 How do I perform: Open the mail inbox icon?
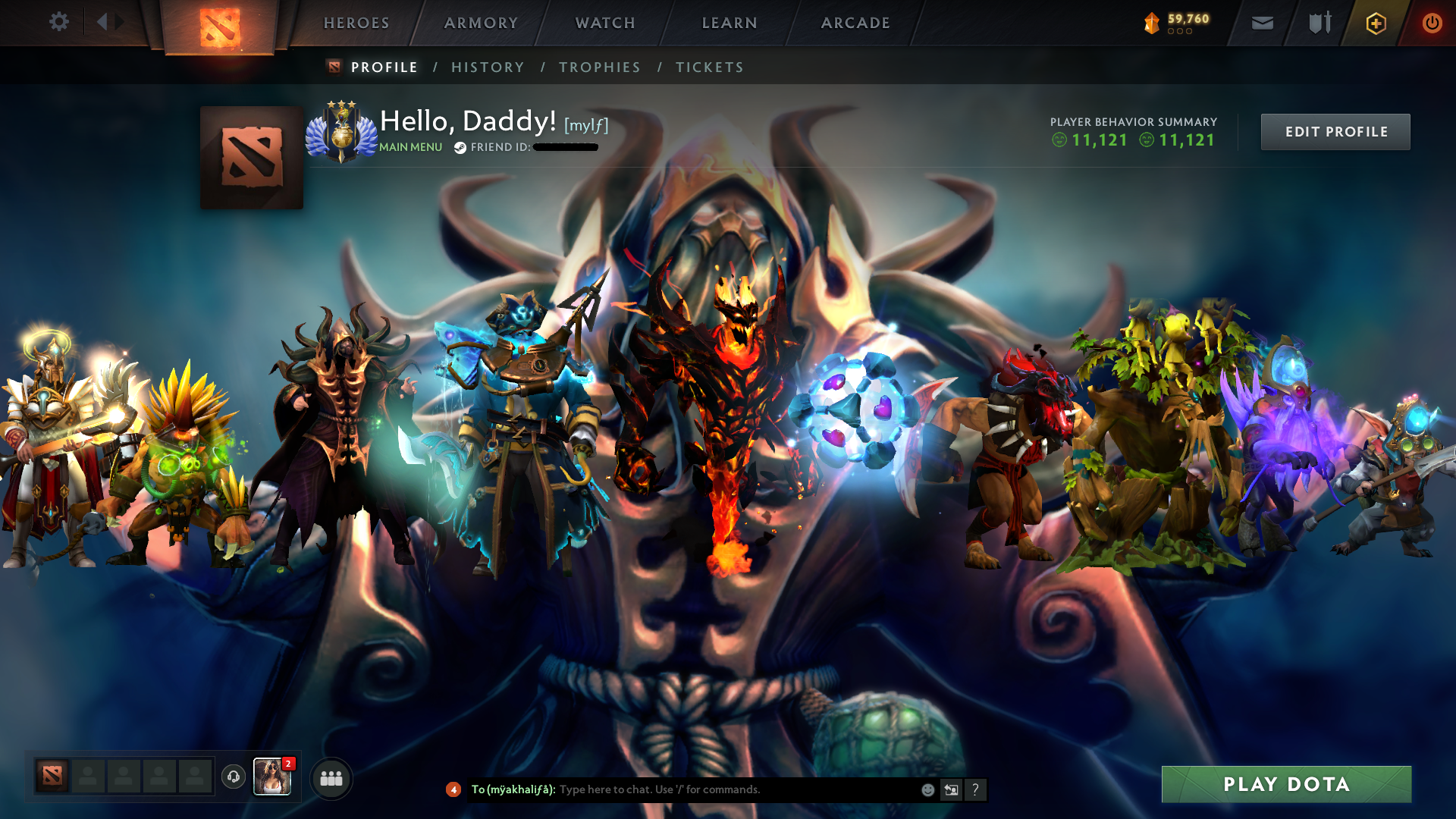coord(1261,23)
